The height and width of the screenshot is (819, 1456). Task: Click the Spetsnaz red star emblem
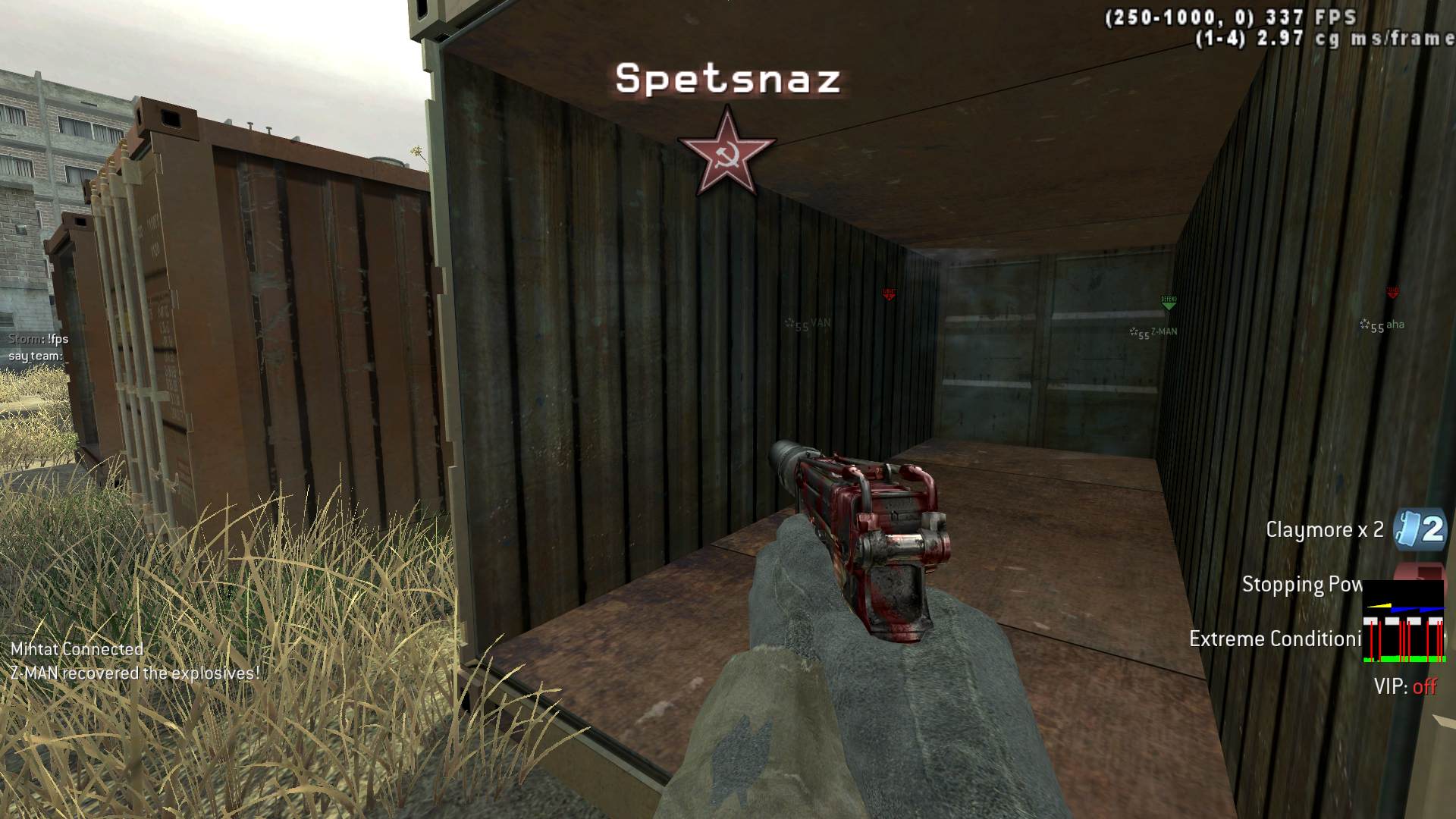click(x=726, y=152)
